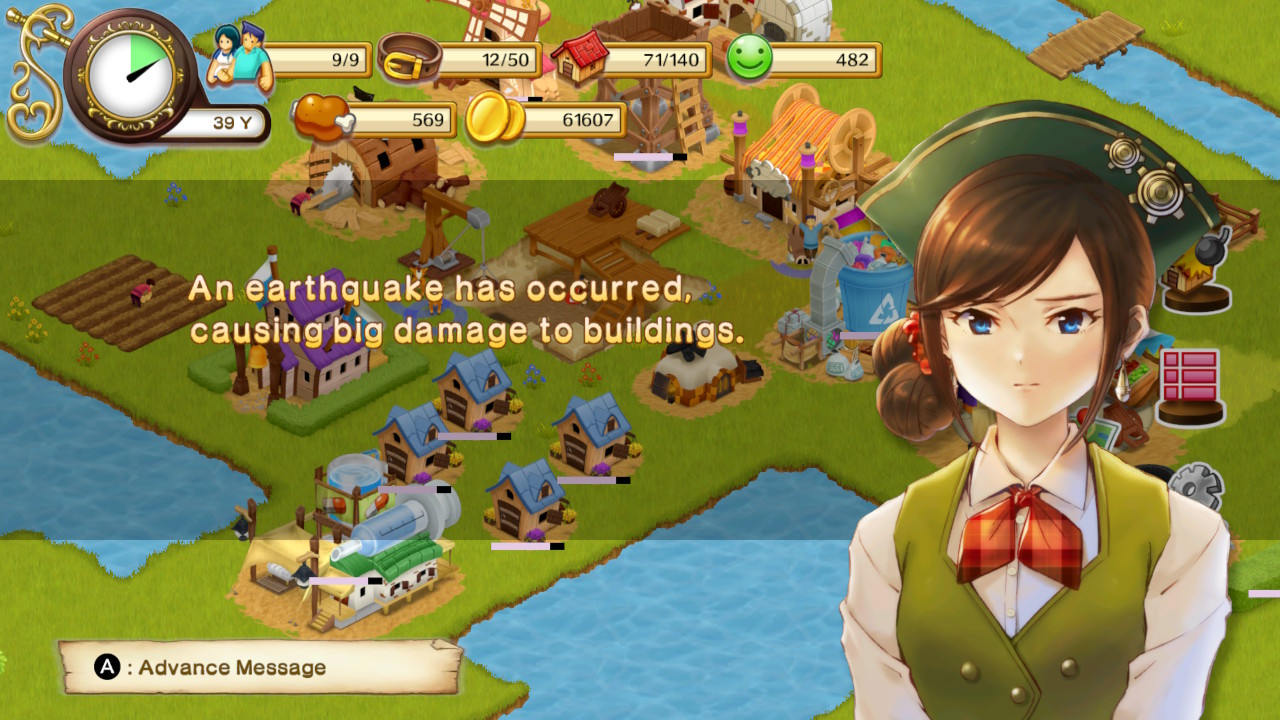Open the red grid list menu icon
This screenshot has width=1280, height=720.
click(1190, 384)
